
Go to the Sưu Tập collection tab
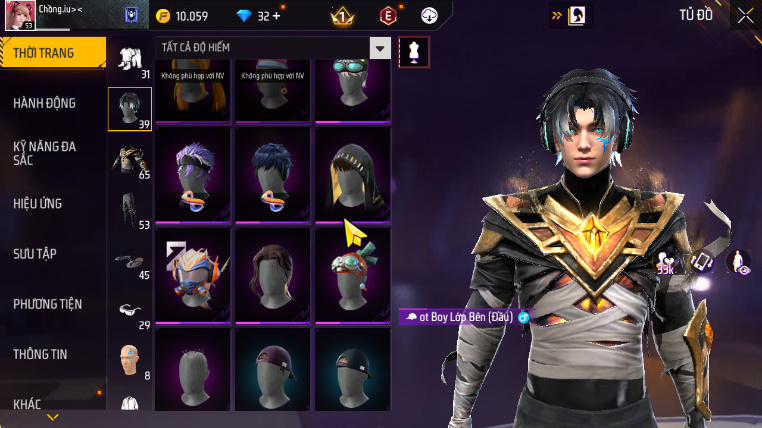pos(35,253)
